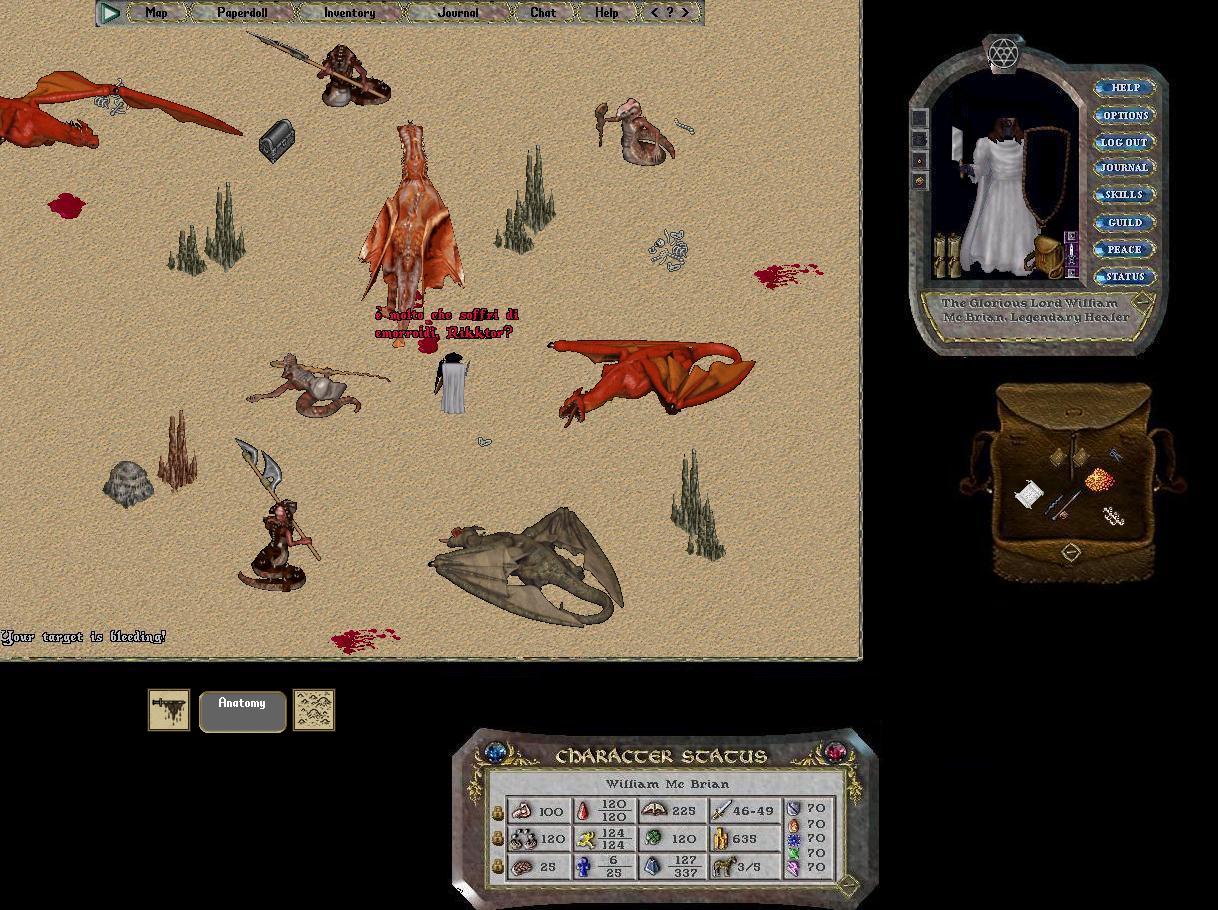Open Help in the top menu bar
Image resolution: width=1218 pixels, height=910 pixels.
pos(606,13)
